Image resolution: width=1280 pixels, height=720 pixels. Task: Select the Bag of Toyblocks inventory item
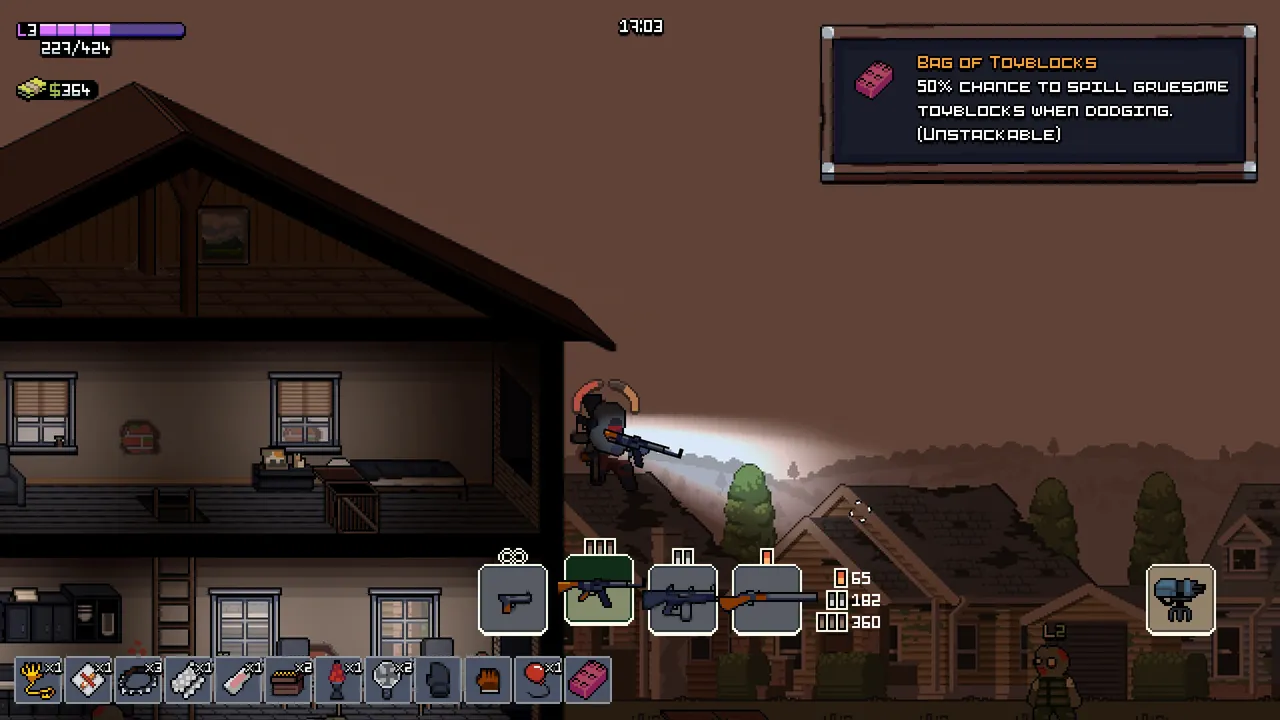coord(588,681)
